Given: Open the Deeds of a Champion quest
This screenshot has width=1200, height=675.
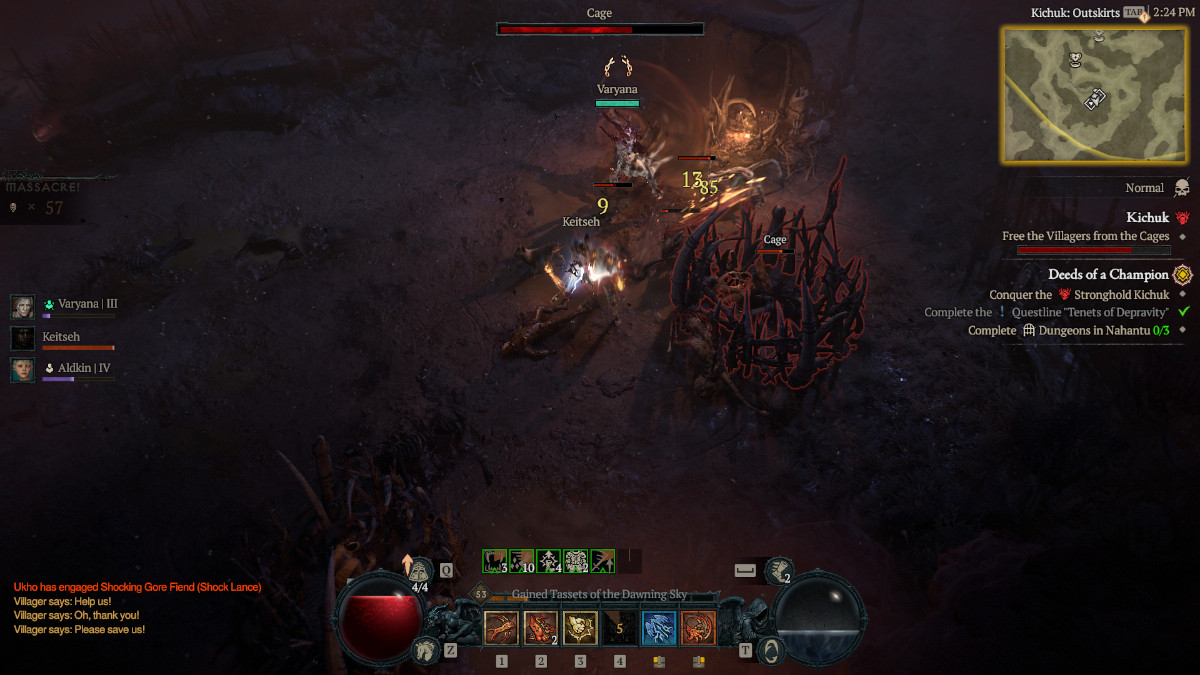Looking at the screenshot, I should pos(1108,274).
